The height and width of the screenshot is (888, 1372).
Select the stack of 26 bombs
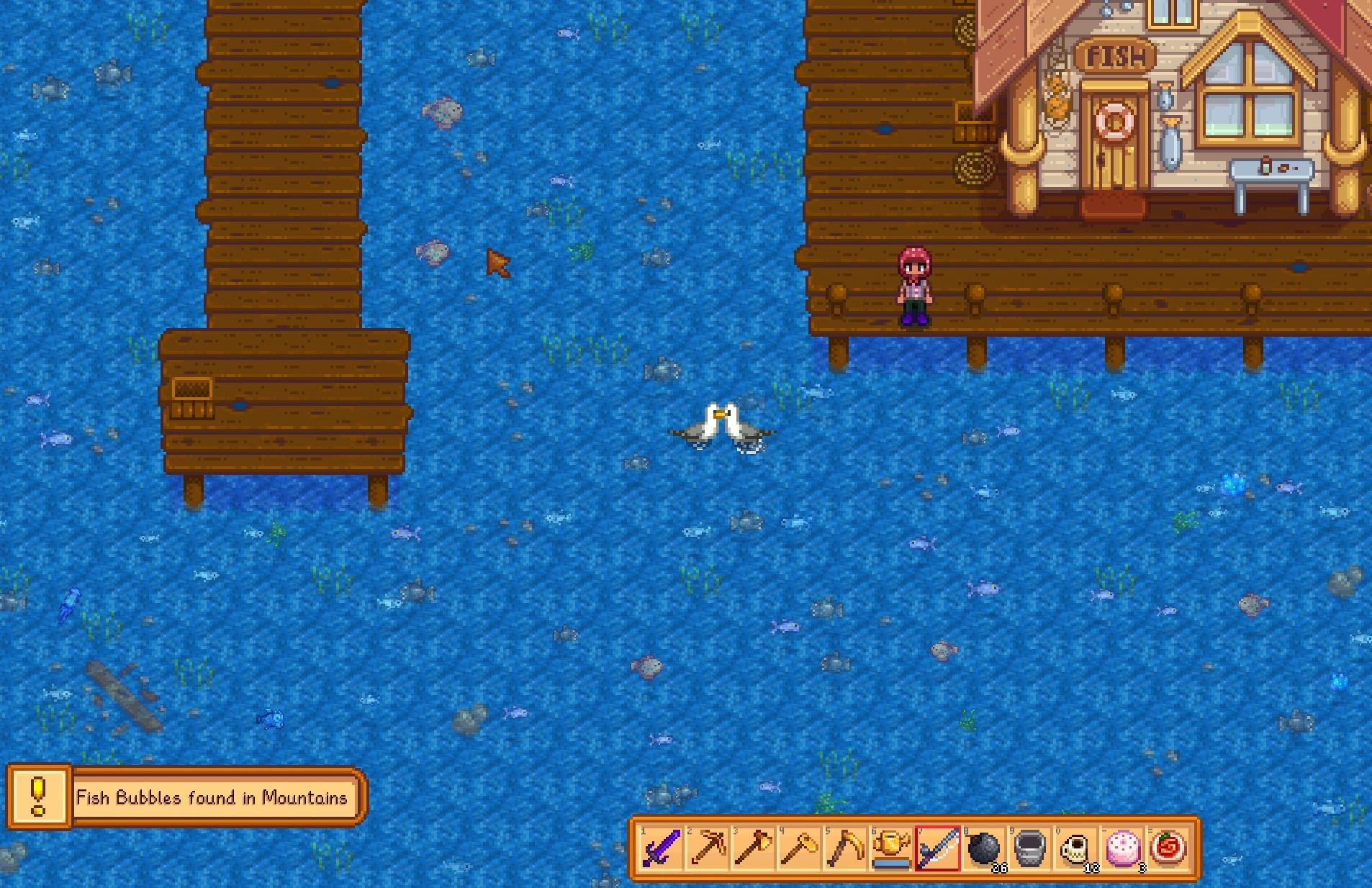click(x=983, y=848)
